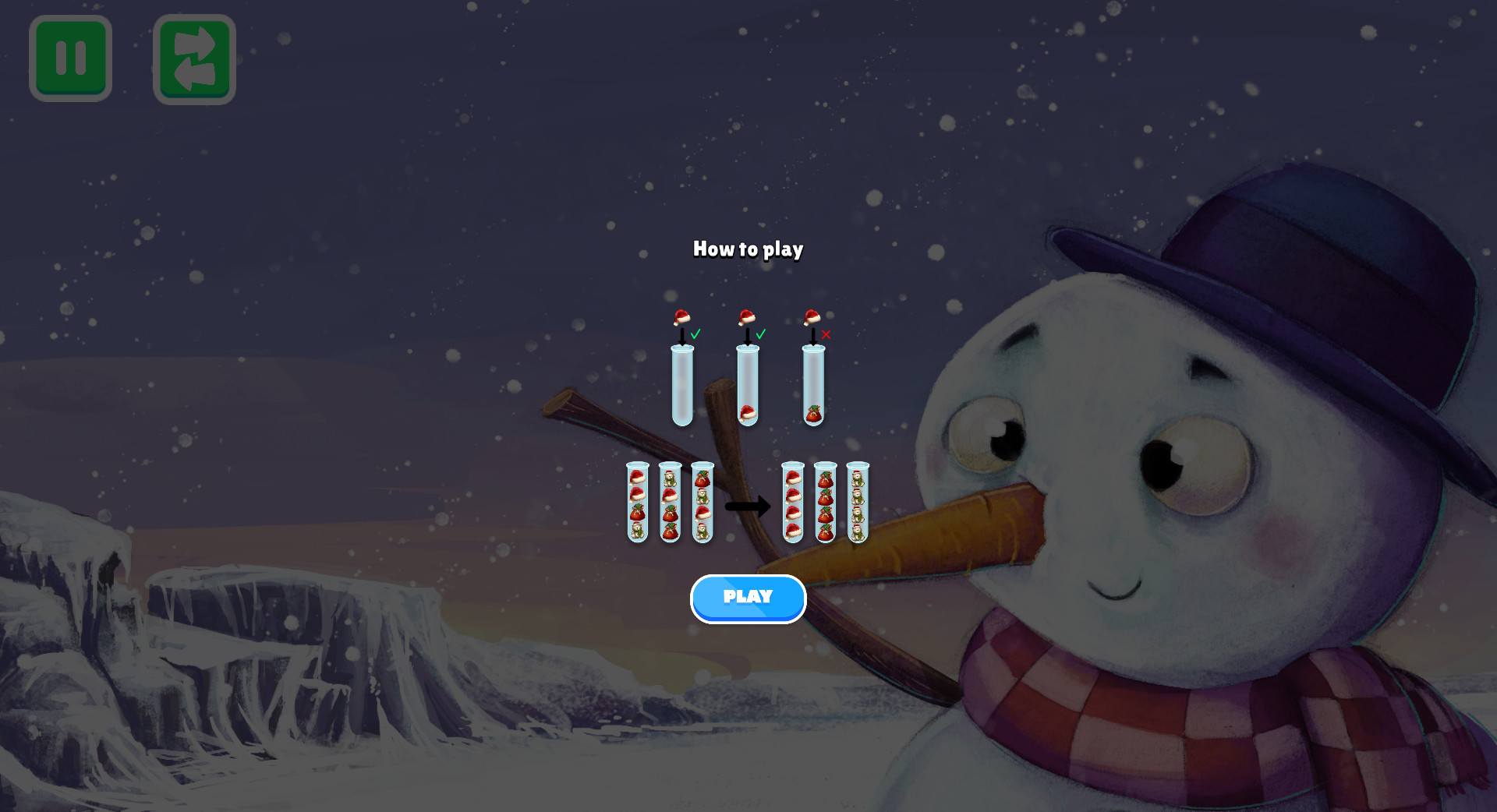Select the tube holding the red gift bag
Image resolution: width=1497 pixels, height=812 pixels.
812,386
